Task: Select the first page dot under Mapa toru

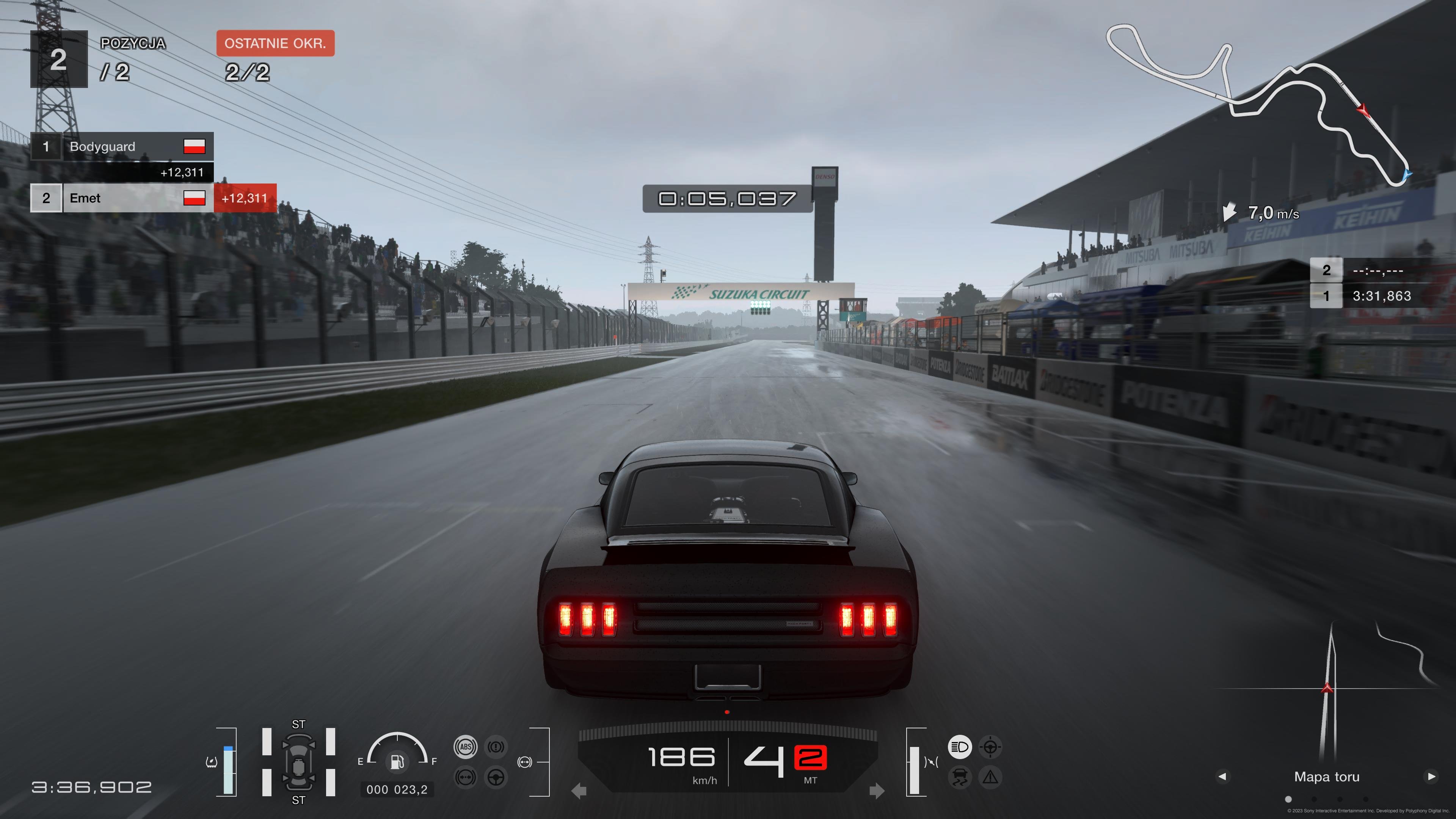Action: [1288, 799]
